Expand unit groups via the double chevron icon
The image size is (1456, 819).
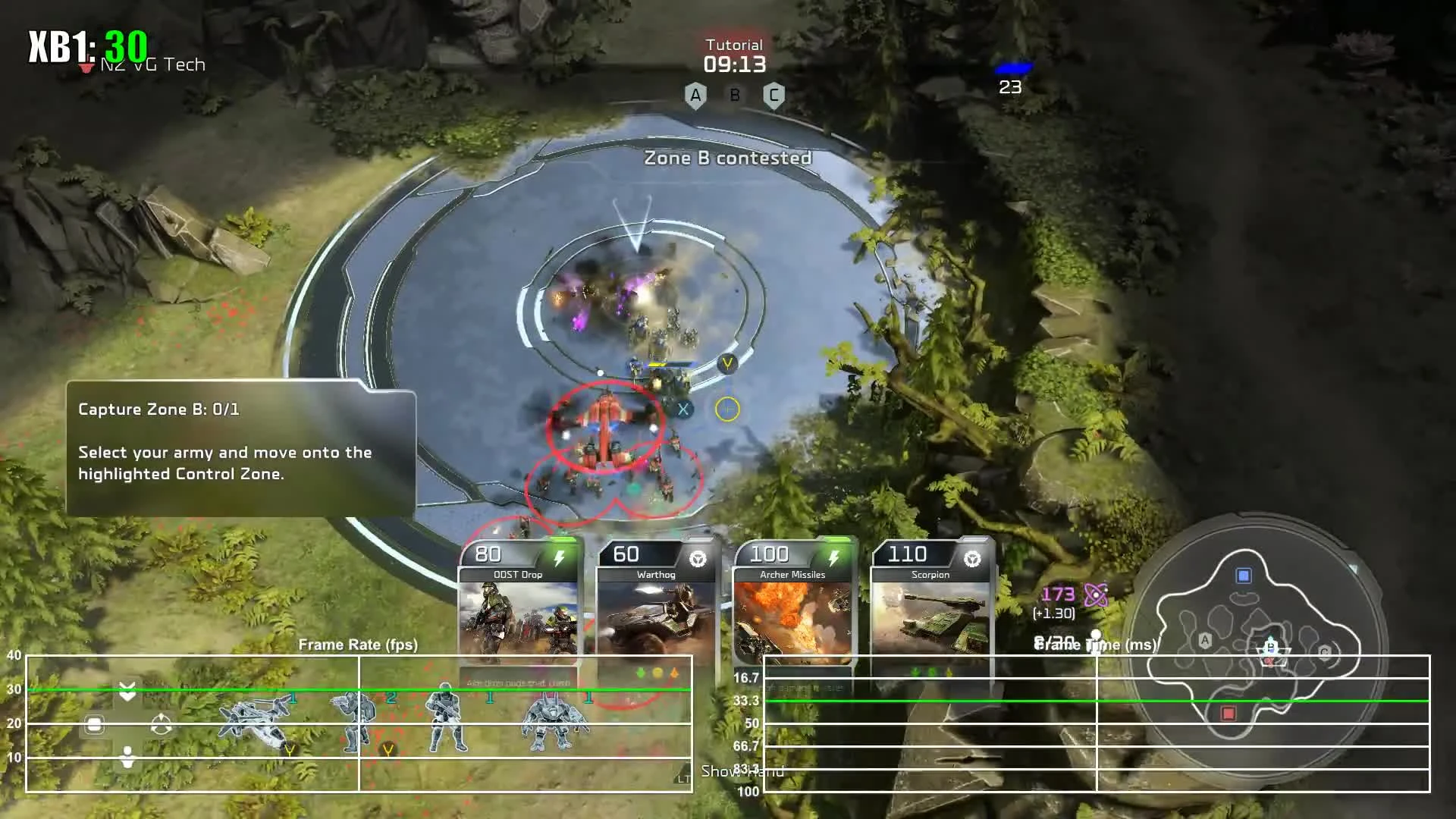(128, 690)
